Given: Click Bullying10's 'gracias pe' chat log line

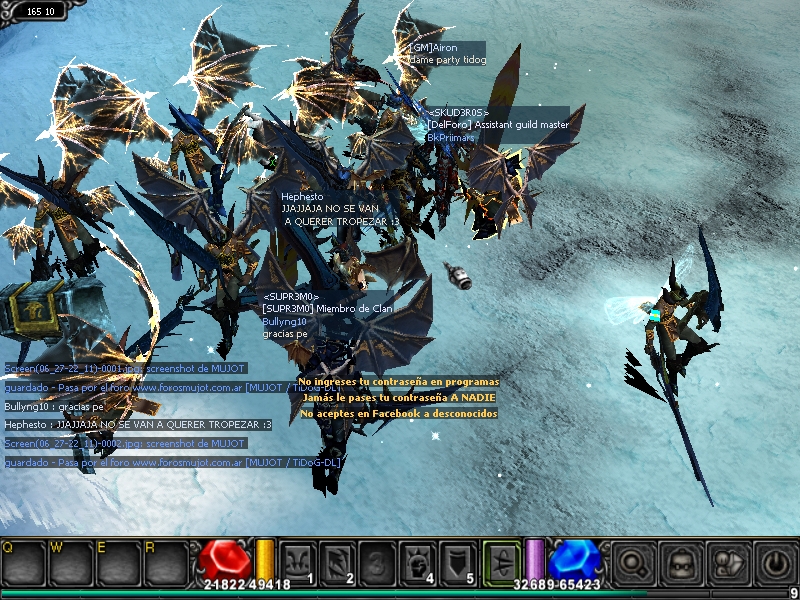Looking at the screenshot, I should click(54, 407).
